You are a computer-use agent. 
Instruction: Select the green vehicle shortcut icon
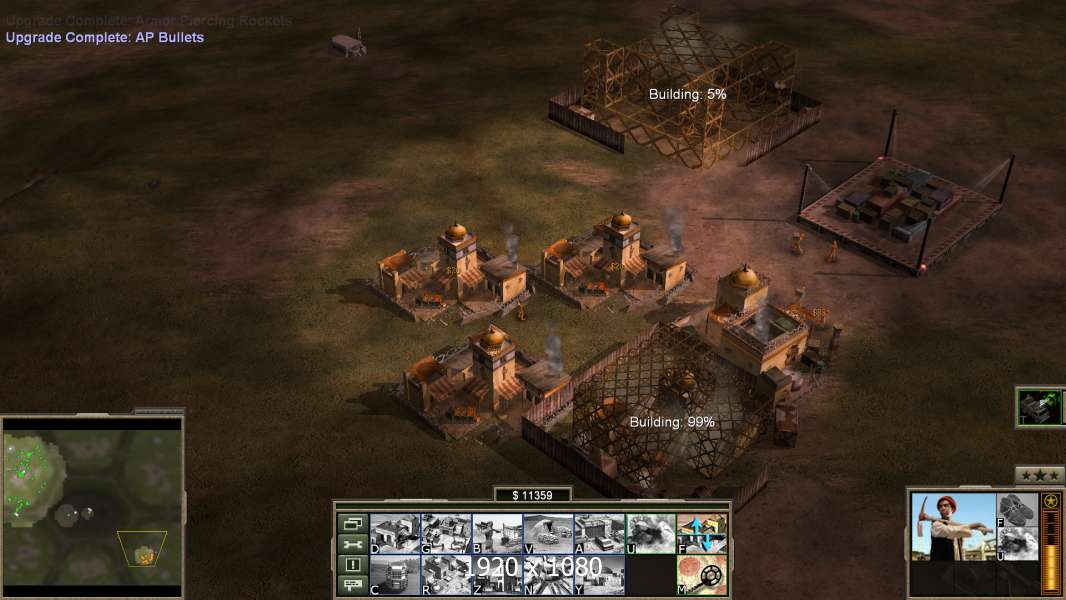(x=1038, y=407)
